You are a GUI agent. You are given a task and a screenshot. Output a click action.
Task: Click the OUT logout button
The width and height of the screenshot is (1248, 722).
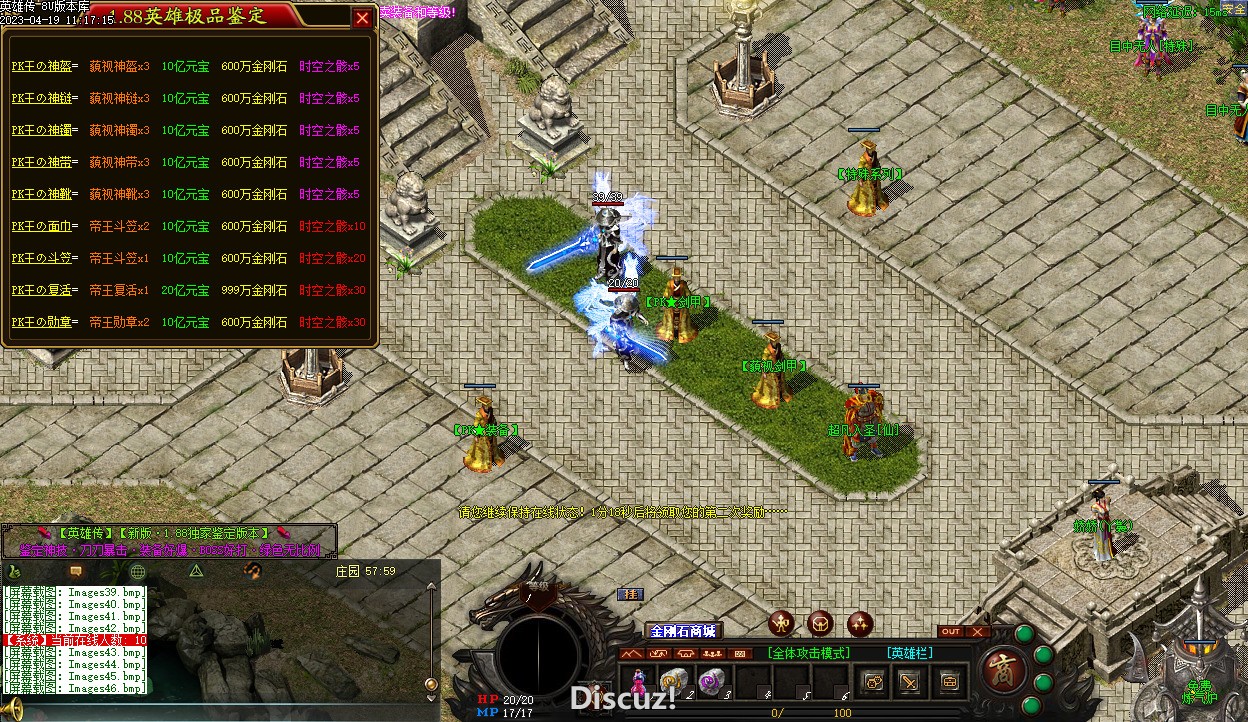[951, 632]
